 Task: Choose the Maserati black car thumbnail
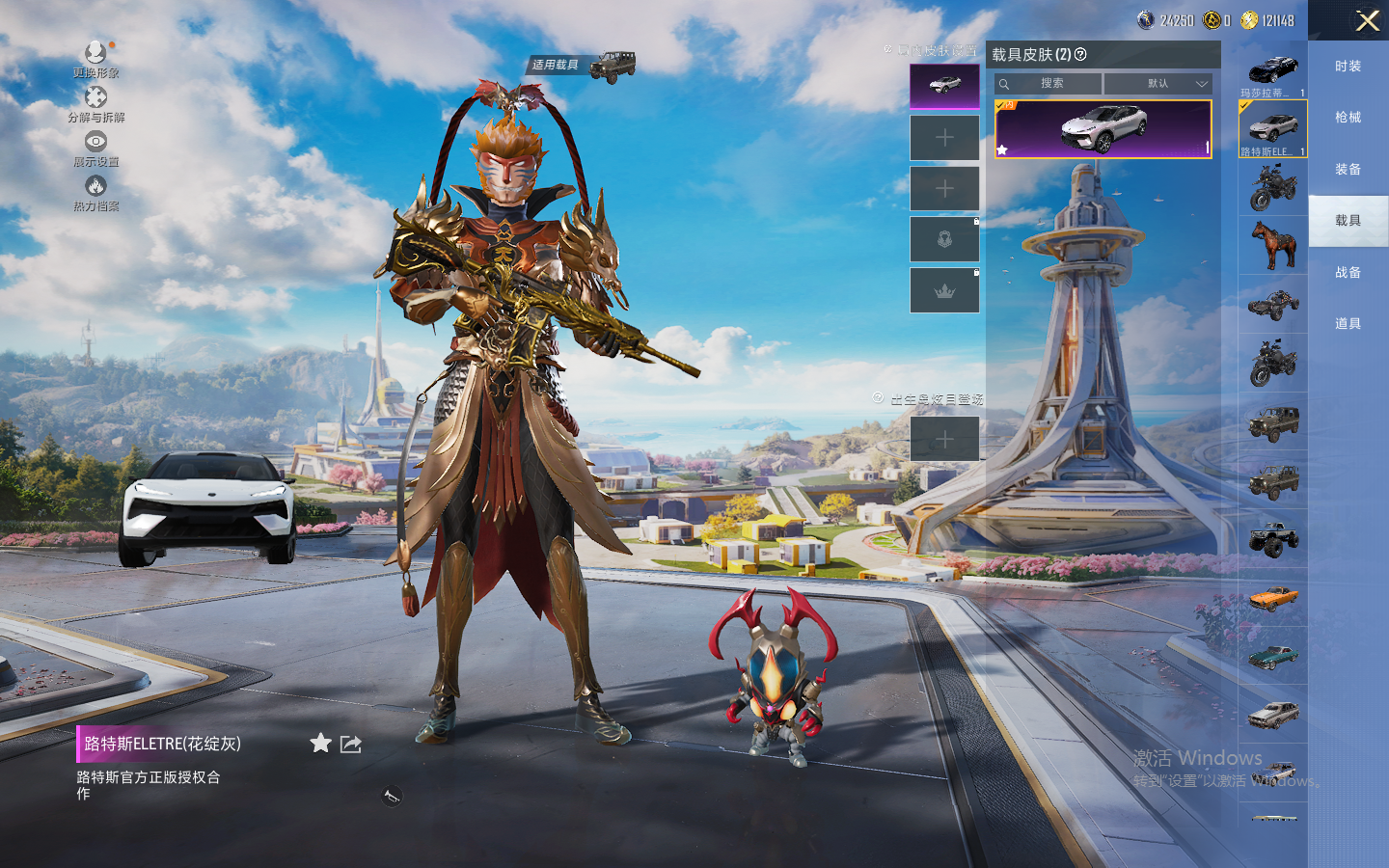point(1272,70)
